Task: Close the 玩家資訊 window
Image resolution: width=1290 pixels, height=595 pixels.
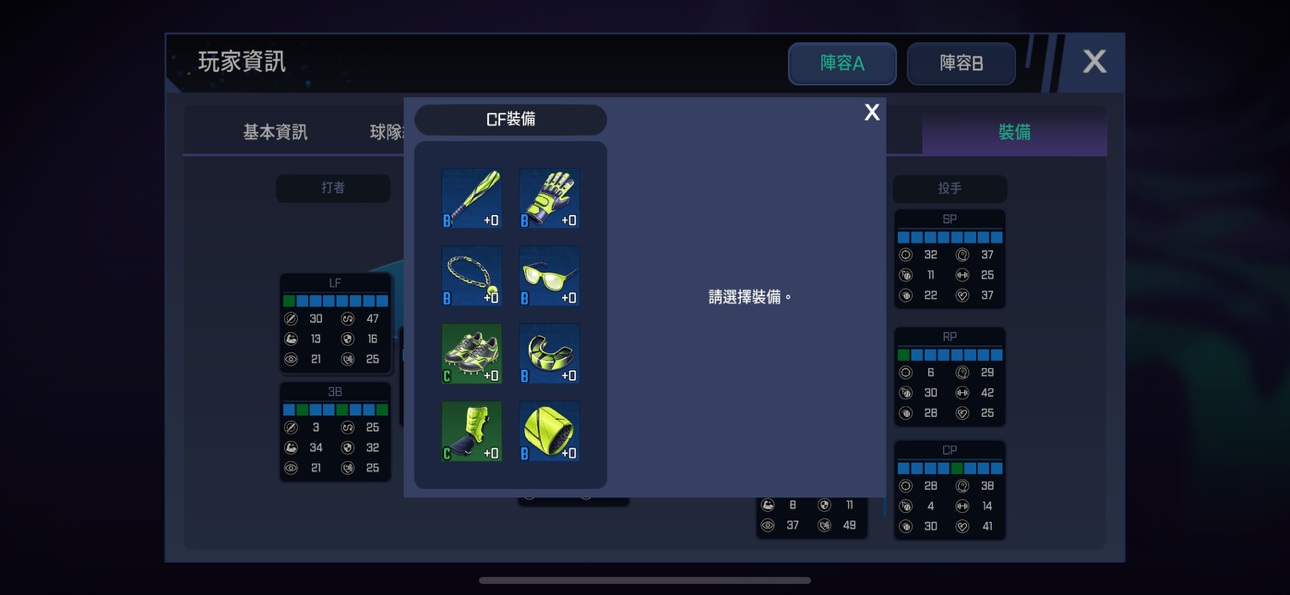Action: [x=1094, y=62]
